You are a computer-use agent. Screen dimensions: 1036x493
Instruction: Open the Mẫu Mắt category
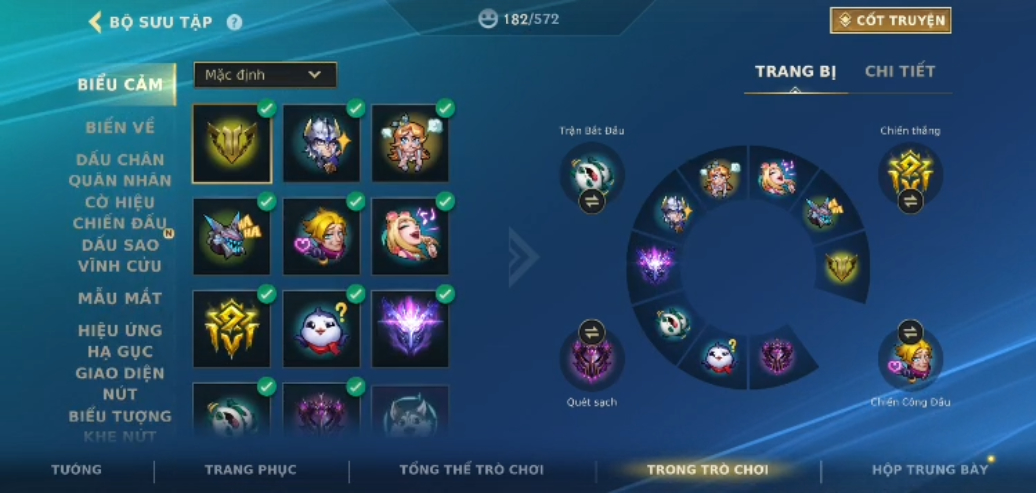point(120,298)
